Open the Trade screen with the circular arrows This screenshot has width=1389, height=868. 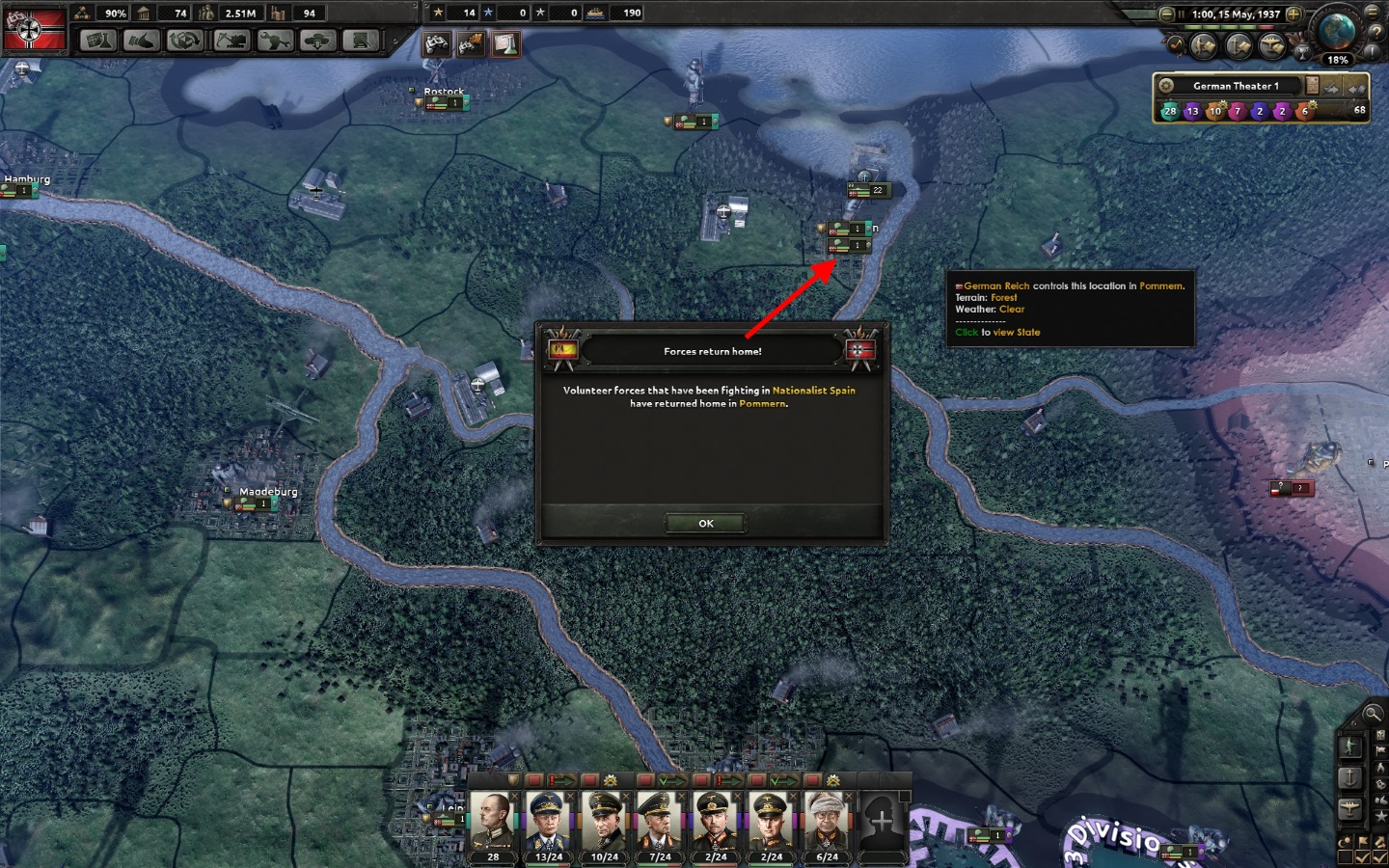pyautogui.click(x=185, y=41)
